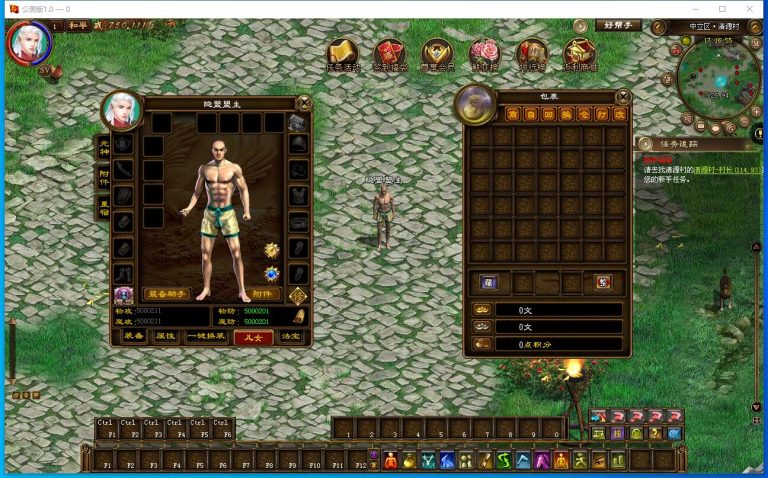Maximize the game window
768x478 pixels.
(x=722, y=8)
